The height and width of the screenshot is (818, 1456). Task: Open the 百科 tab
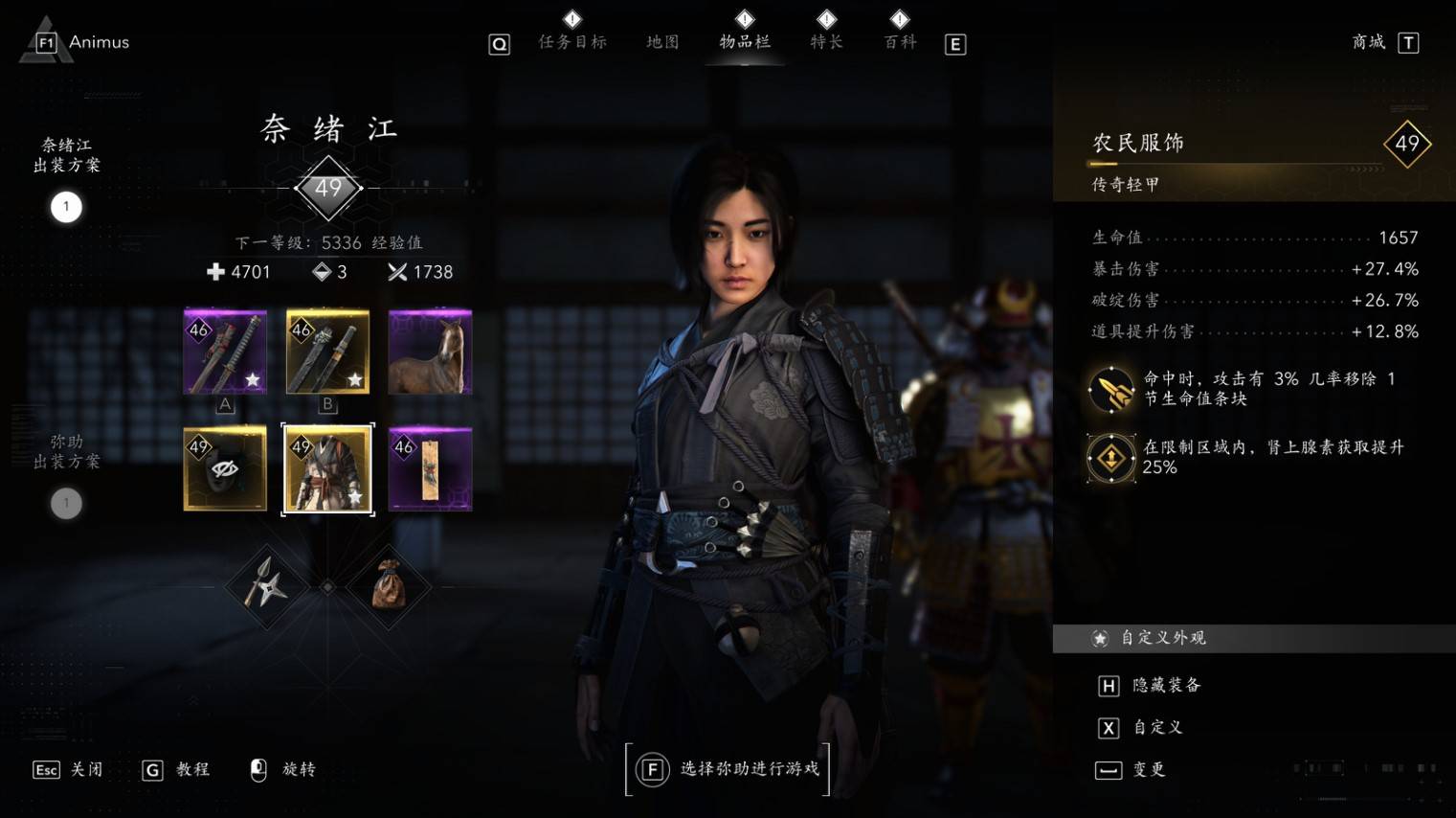click(x=900, y=41)
